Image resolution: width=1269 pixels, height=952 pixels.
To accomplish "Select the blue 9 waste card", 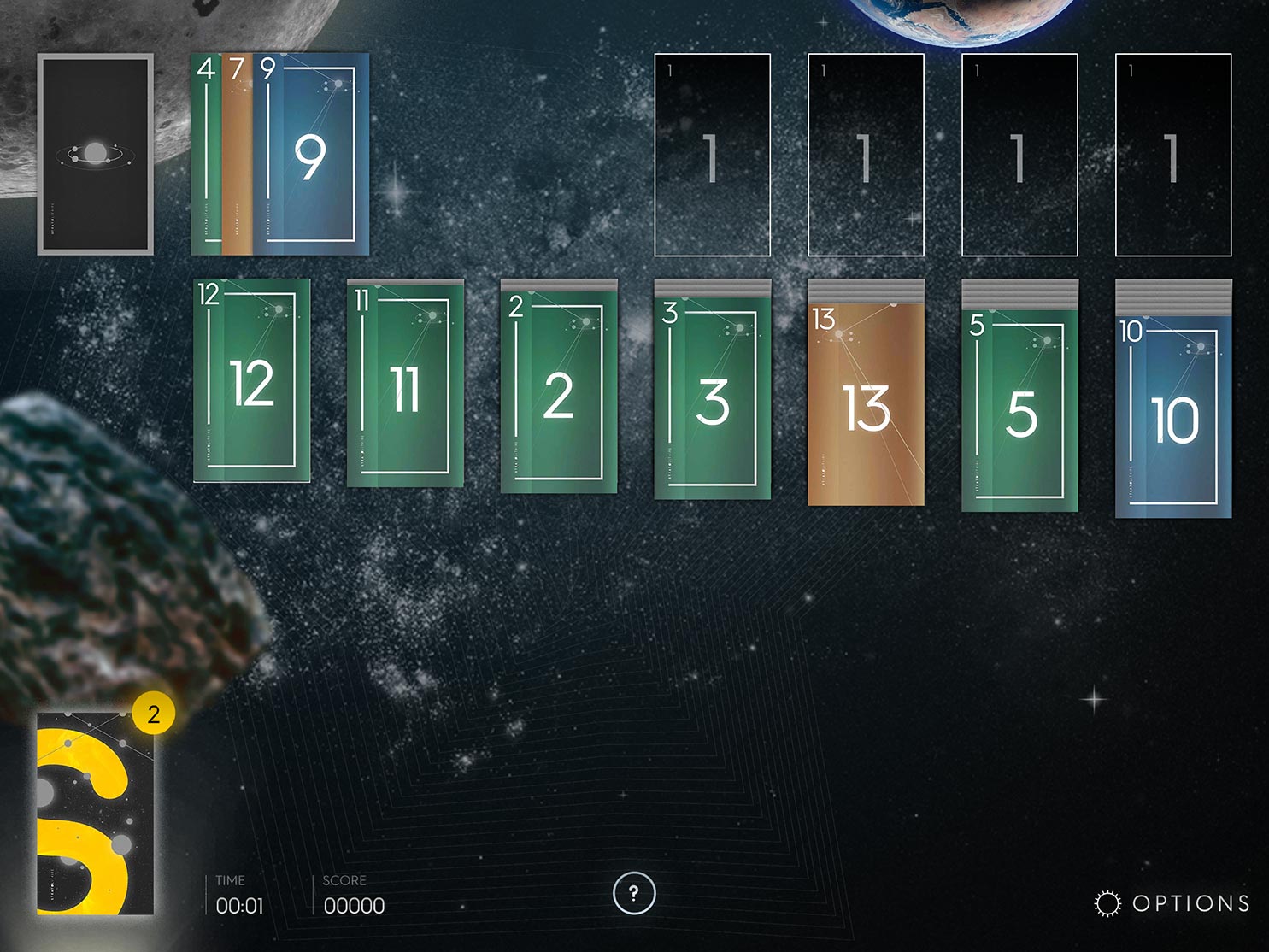I will (x=311, y=155).
